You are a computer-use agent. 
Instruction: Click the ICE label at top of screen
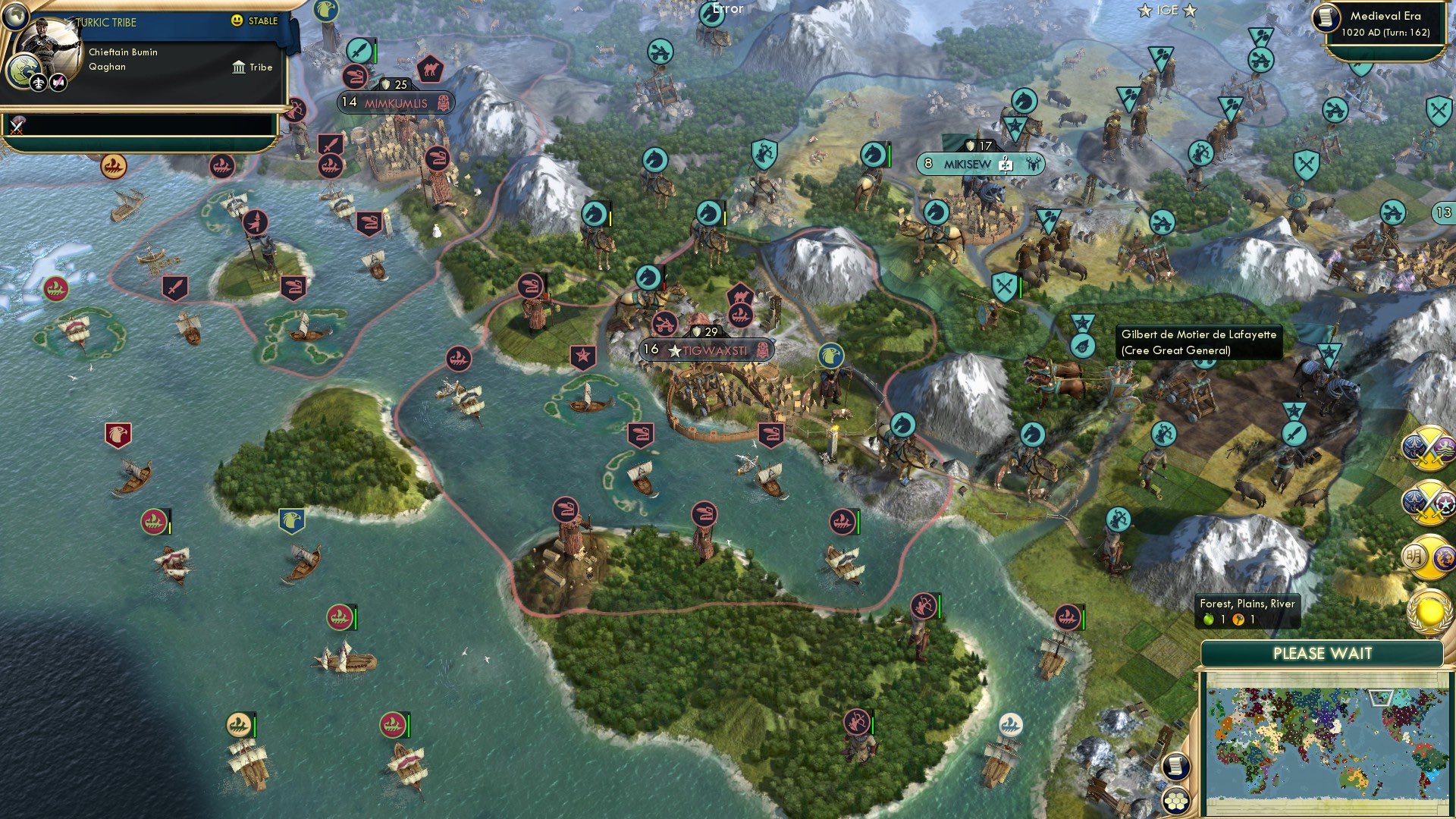click(x=1167, y=11)
